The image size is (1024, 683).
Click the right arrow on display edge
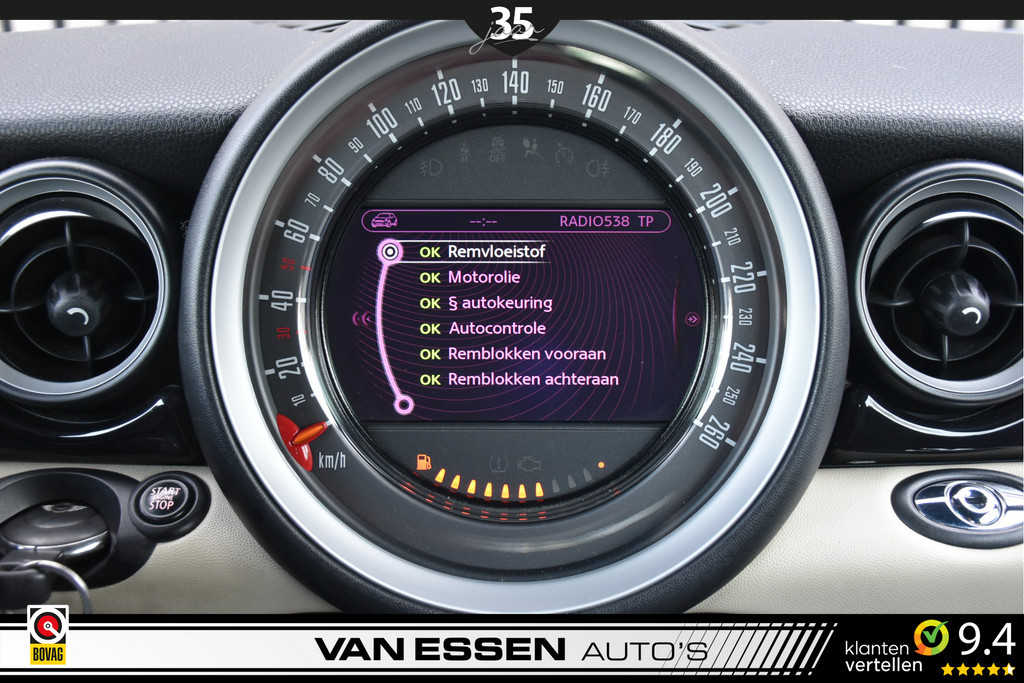tap(691, 319)
